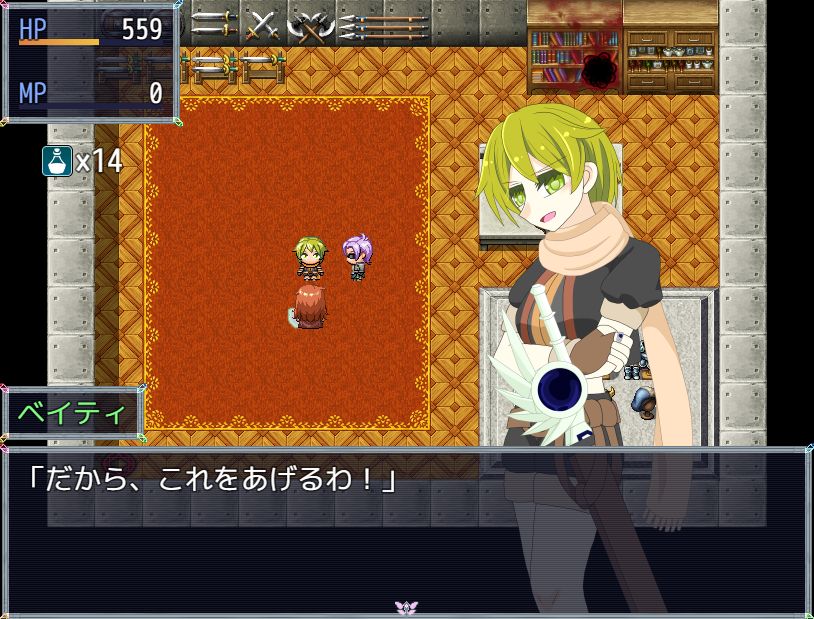The height and width of the screenshot is (619, 814).
Task: Advance the dialogue message box
Action: click(406, 530)
